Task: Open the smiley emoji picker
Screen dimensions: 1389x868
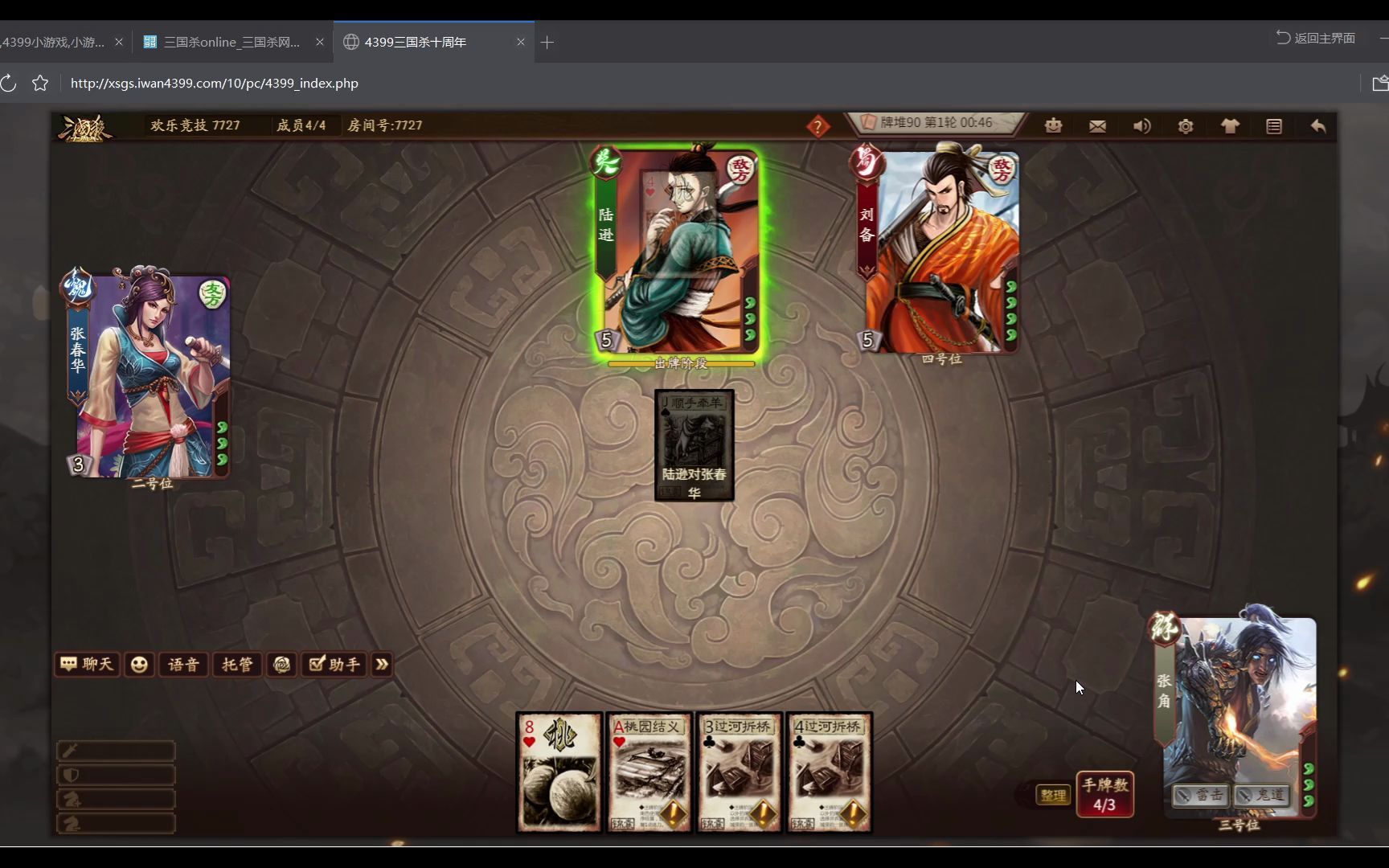Action: point(139,665)
